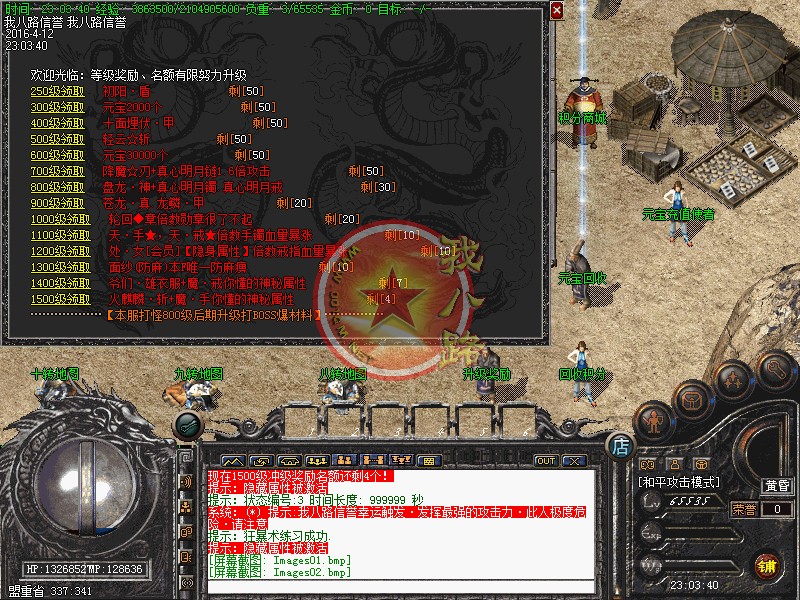Close the chat panel with X button
Screen dimensions: 800x600
[573, 461]
